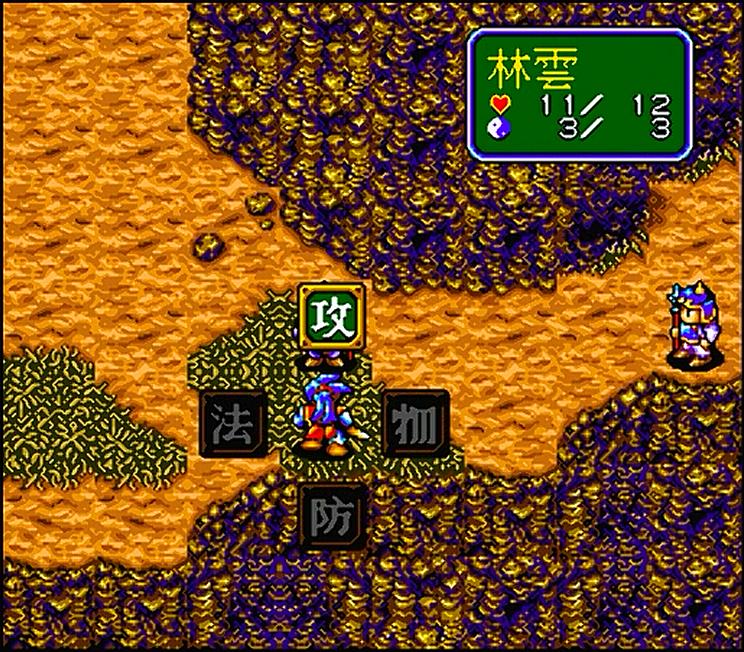Pick the 防 defend command
Viewport: 744px width, 652px height.
click(x=330, y=516)
